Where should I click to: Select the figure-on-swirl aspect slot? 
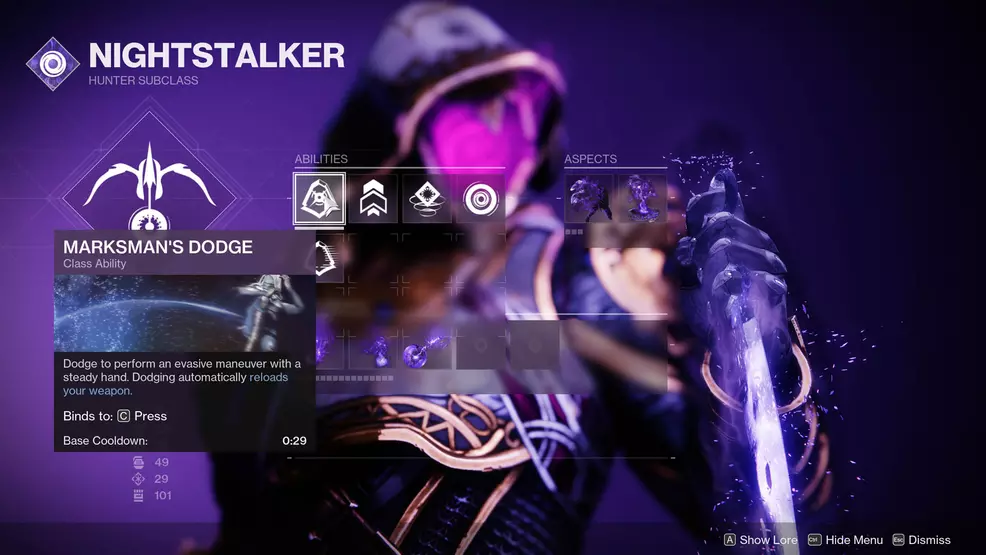pos(642,197)
